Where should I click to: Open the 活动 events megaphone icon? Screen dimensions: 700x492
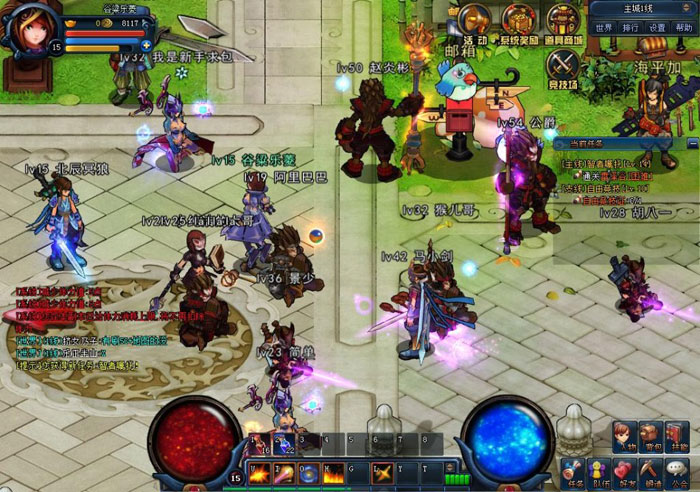pyautogui.click(x=475, y=19)
